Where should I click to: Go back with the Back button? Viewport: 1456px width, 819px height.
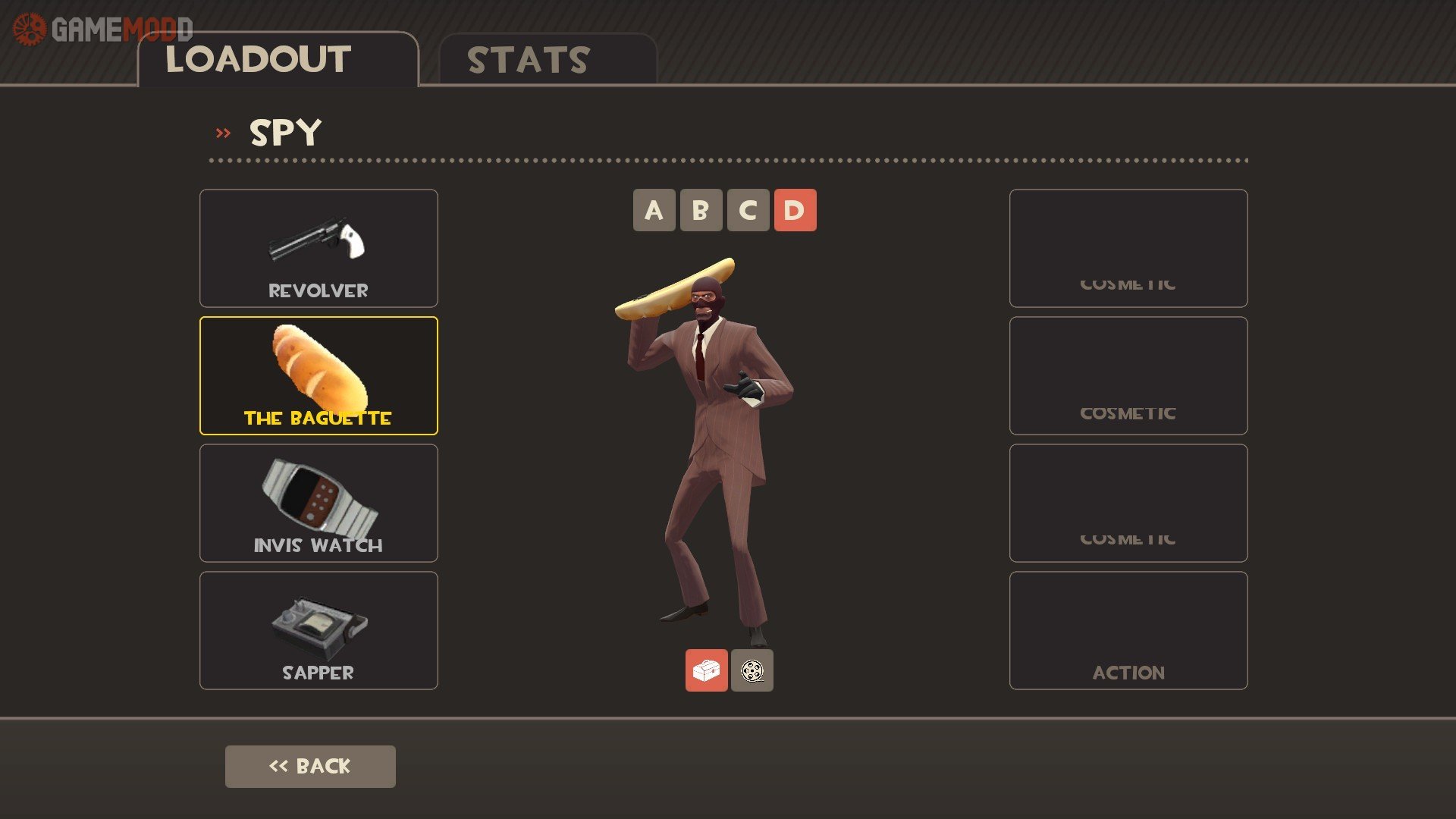pyautogui.click(x=310, y=766)
